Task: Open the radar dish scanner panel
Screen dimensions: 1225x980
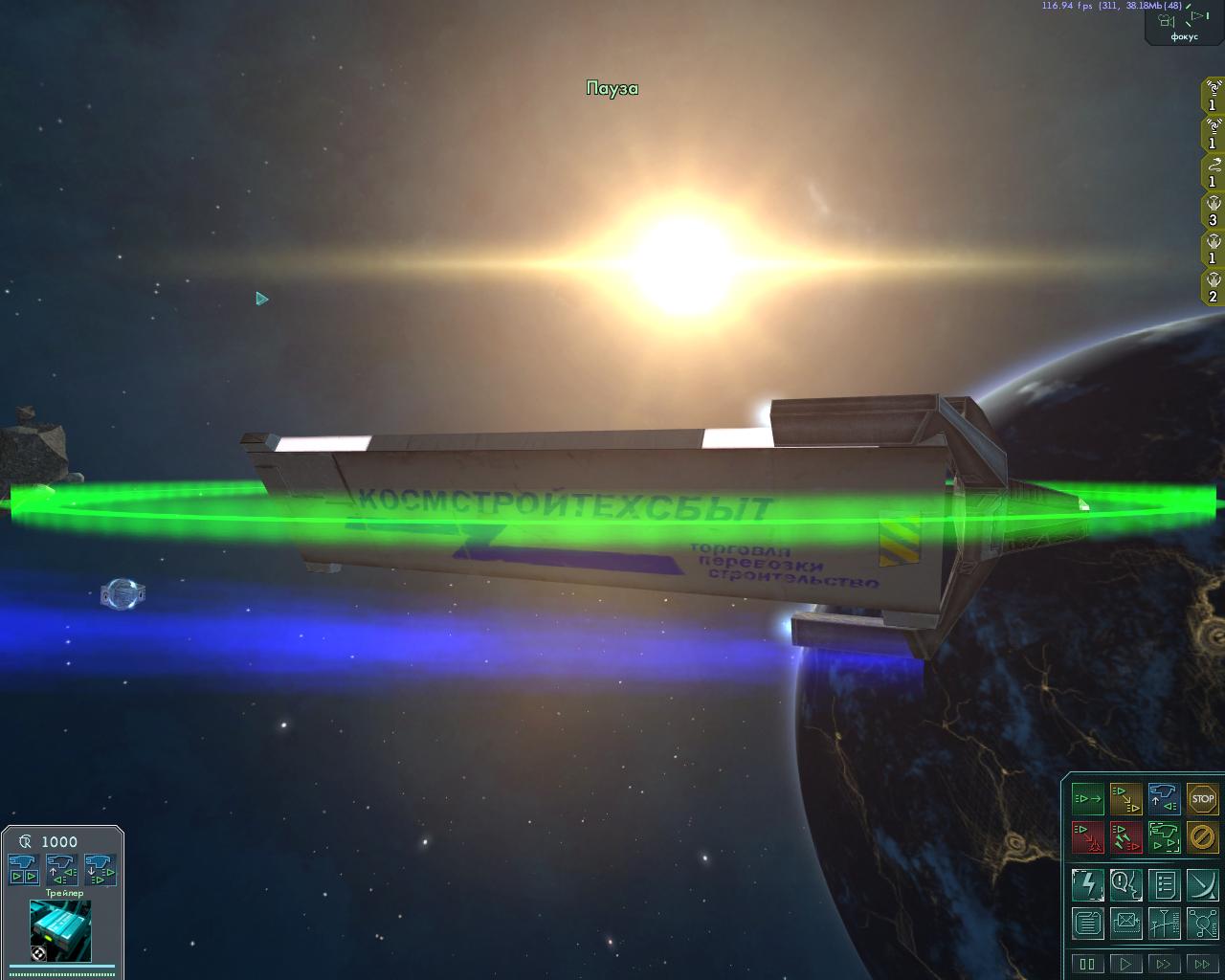Action: click(x=1202, y=884)
